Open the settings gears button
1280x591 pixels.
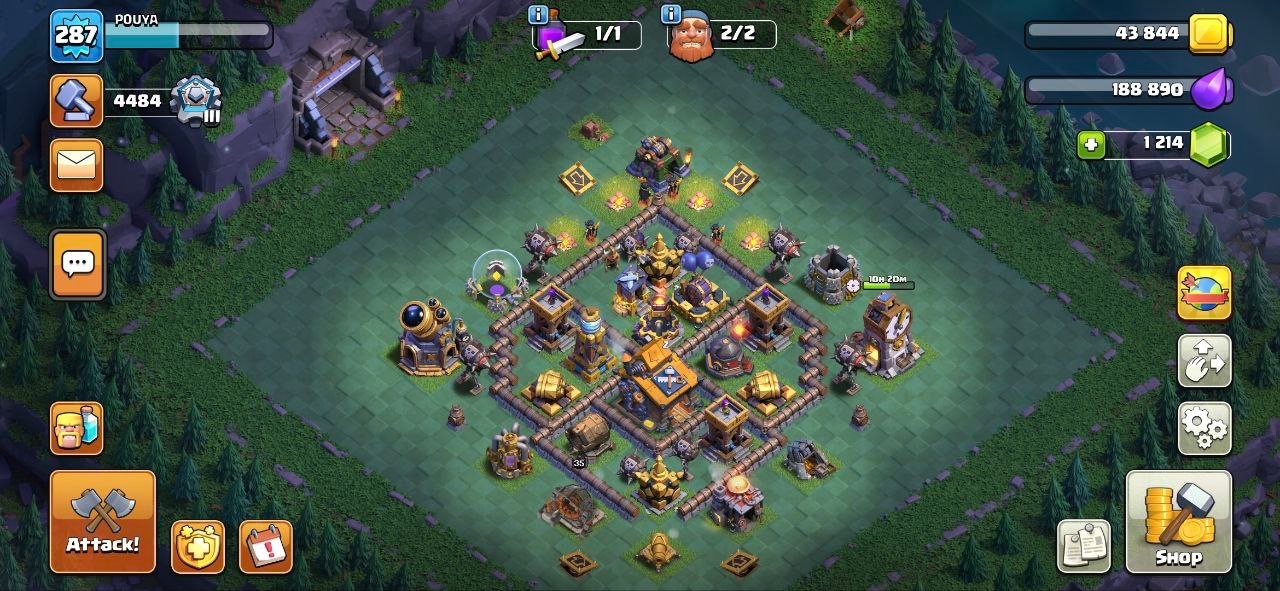coord(1204,428)
